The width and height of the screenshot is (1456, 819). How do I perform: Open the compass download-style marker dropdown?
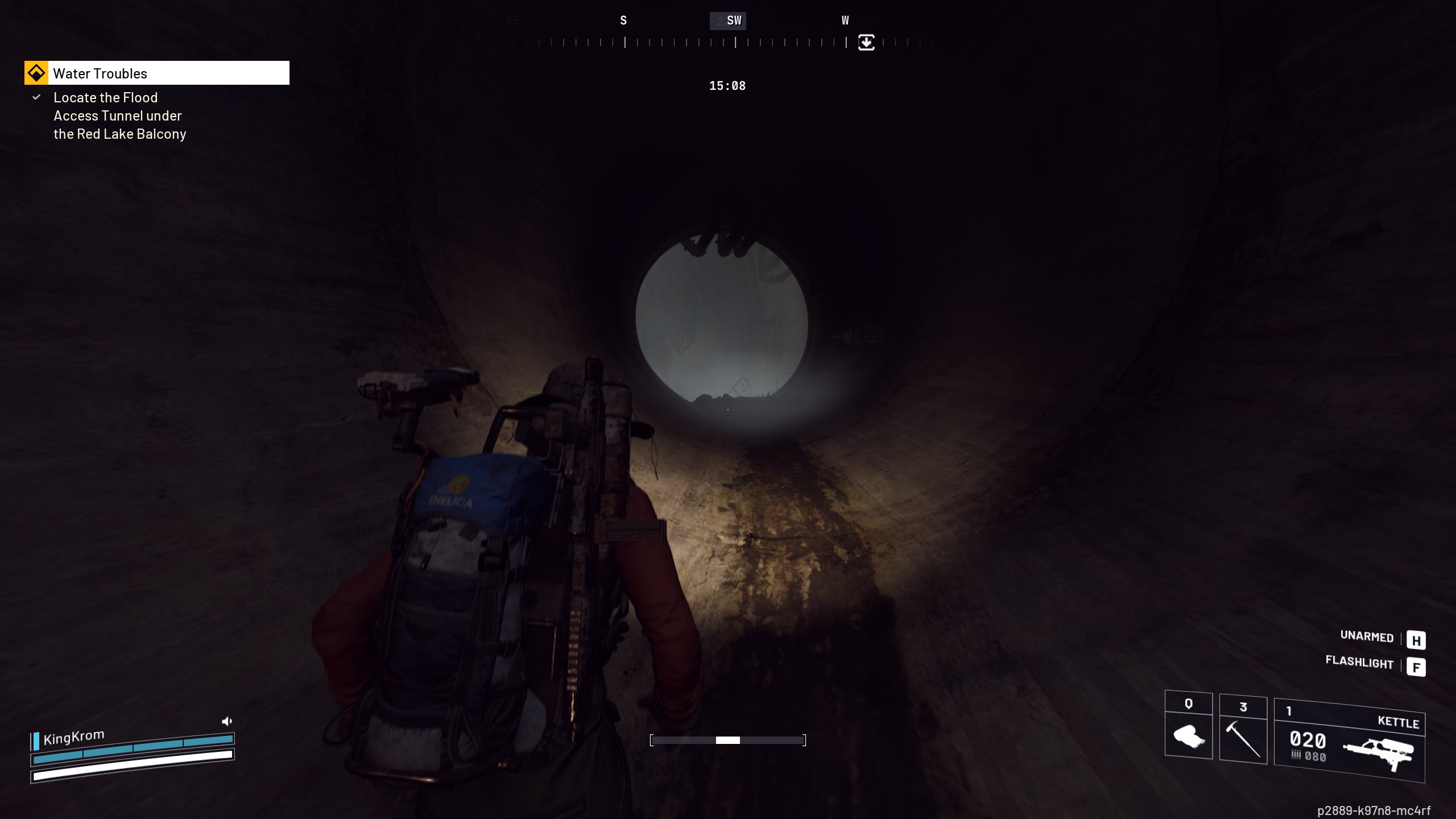pyautogui.click(x=866, y=43)
